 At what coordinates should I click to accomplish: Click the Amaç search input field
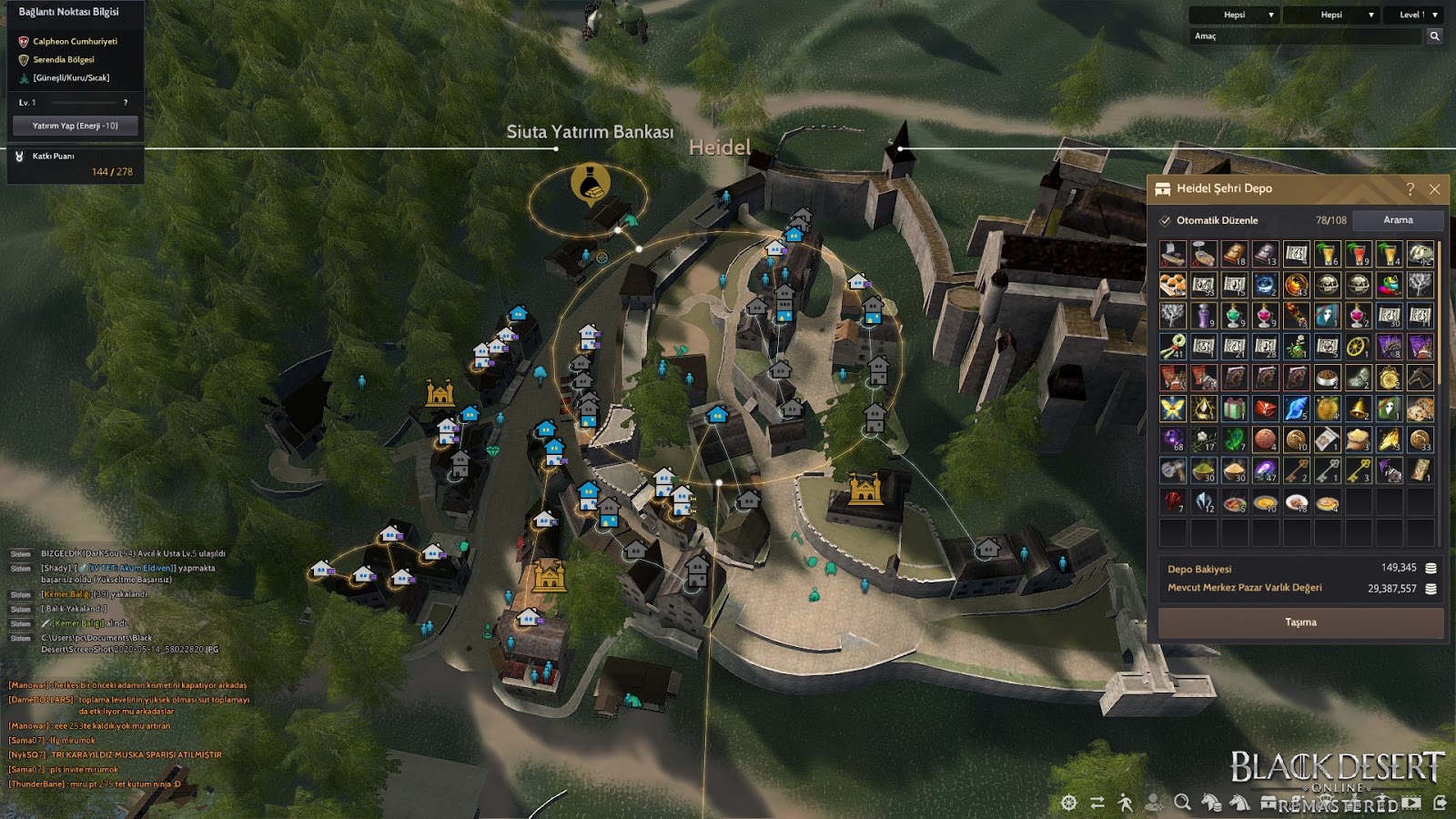click(x=1306, y=36)
